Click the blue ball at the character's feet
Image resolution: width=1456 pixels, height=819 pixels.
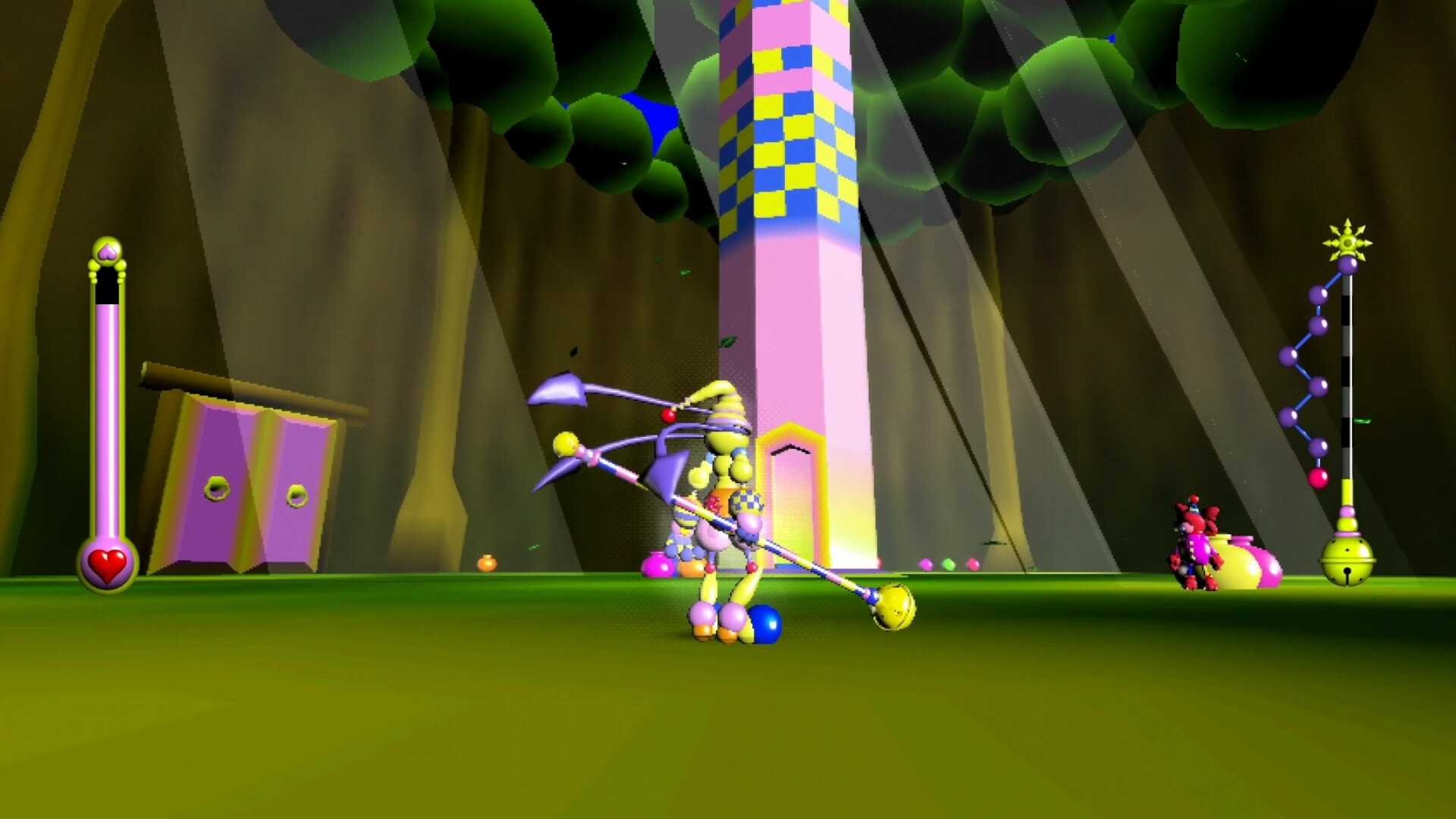pyautogui.click(x=764, y=624)
